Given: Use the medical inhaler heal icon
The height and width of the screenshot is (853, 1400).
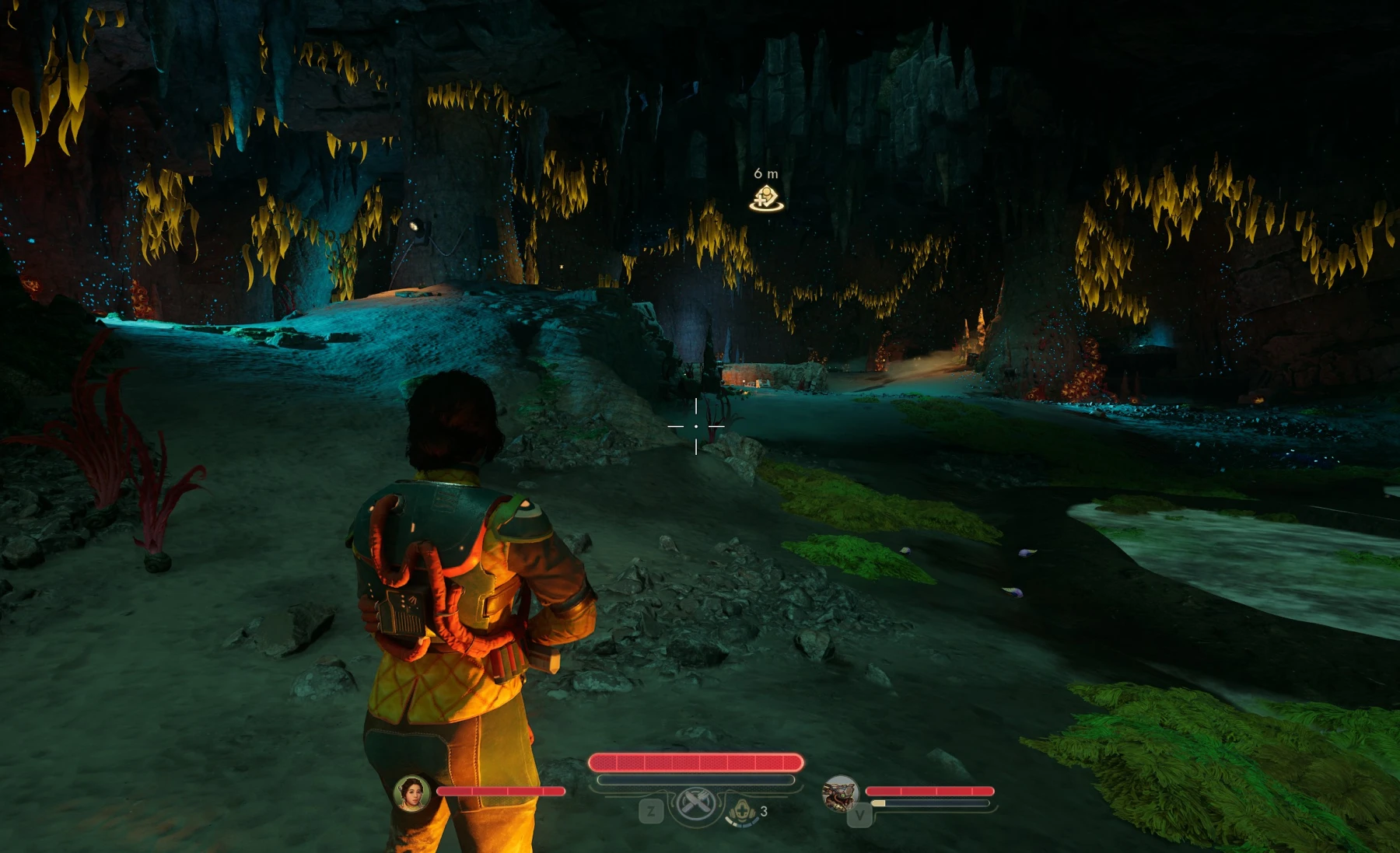Looking at the screenshot, I should (742, 812).
